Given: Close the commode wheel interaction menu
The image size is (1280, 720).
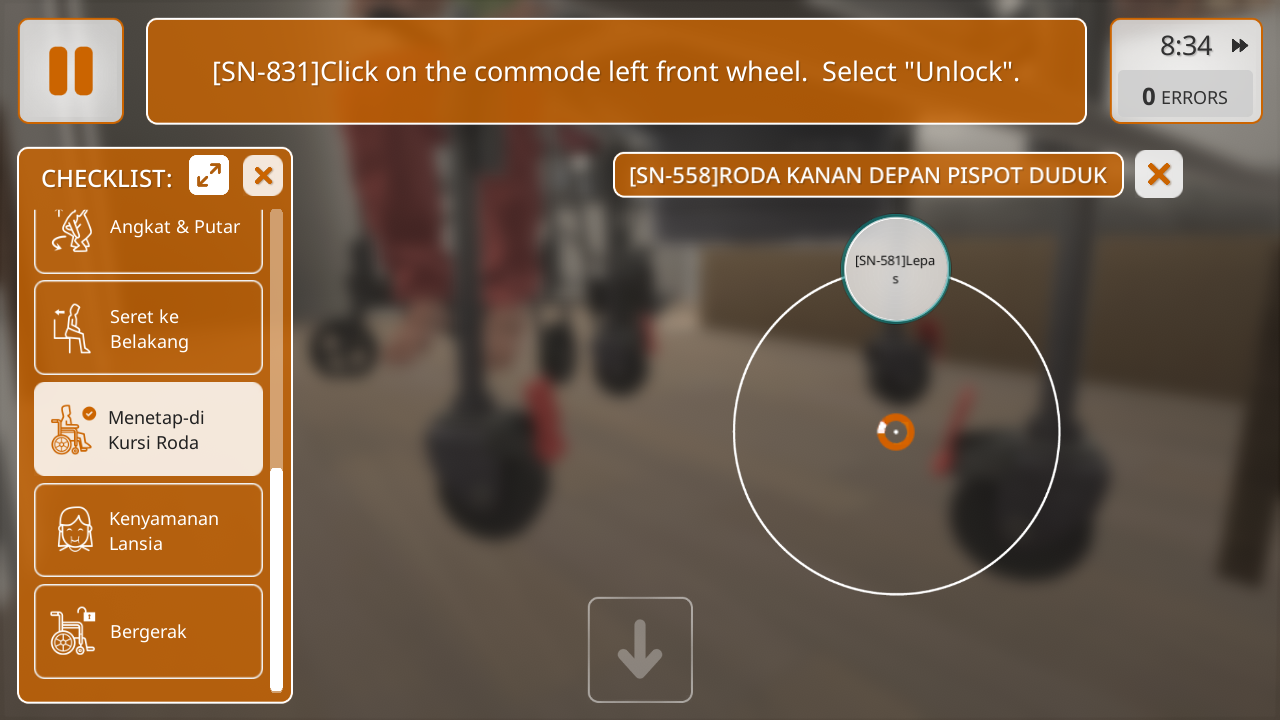Looking at the screenshot, I should point(1158,175).
